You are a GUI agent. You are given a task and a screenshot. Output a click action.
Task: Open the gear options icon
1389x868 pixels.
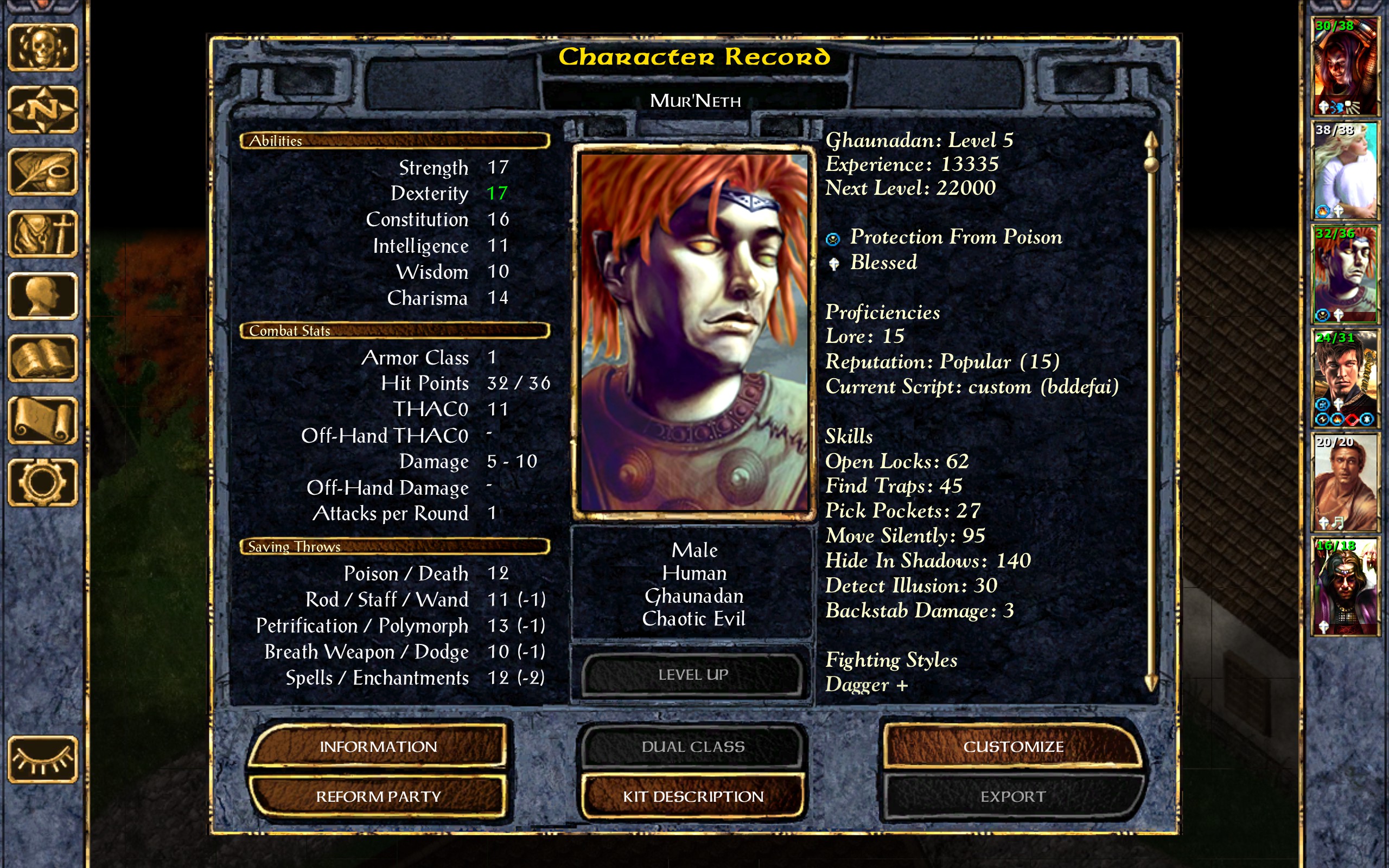[42, 482]
